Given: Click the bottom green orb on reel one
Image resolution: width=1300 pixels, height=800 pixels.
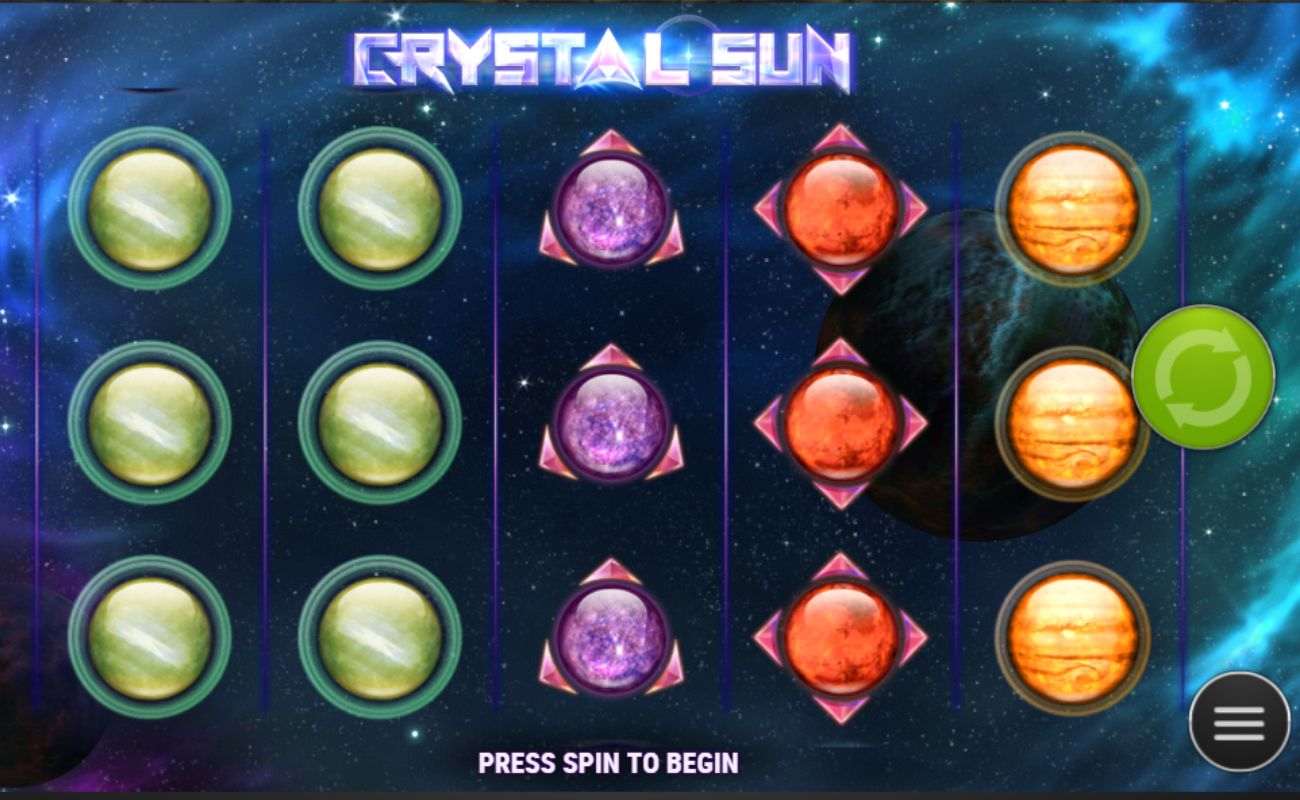Looking at the screenshot, I should point(150,635).
